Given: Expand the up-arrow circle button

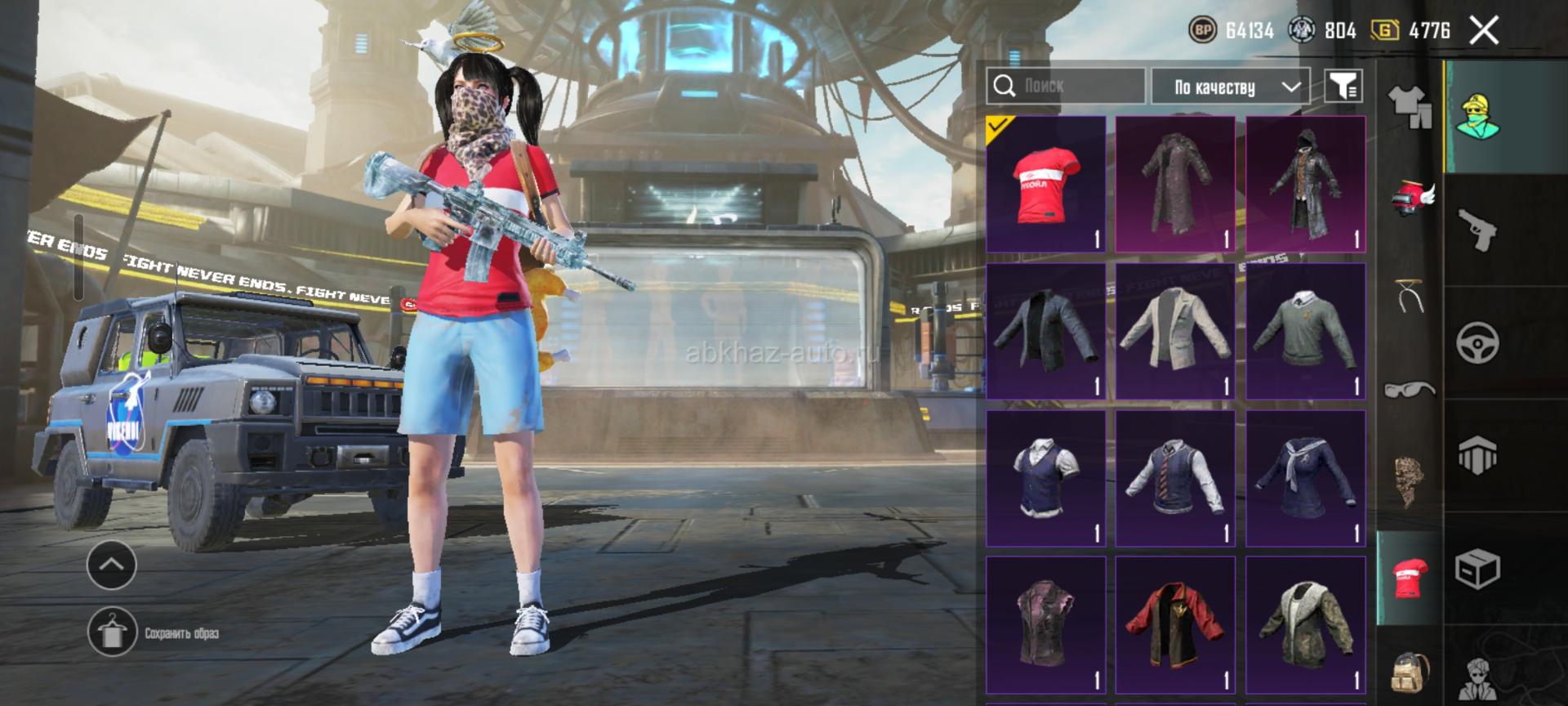Looking at the screenshot, I should coord(112,565).
